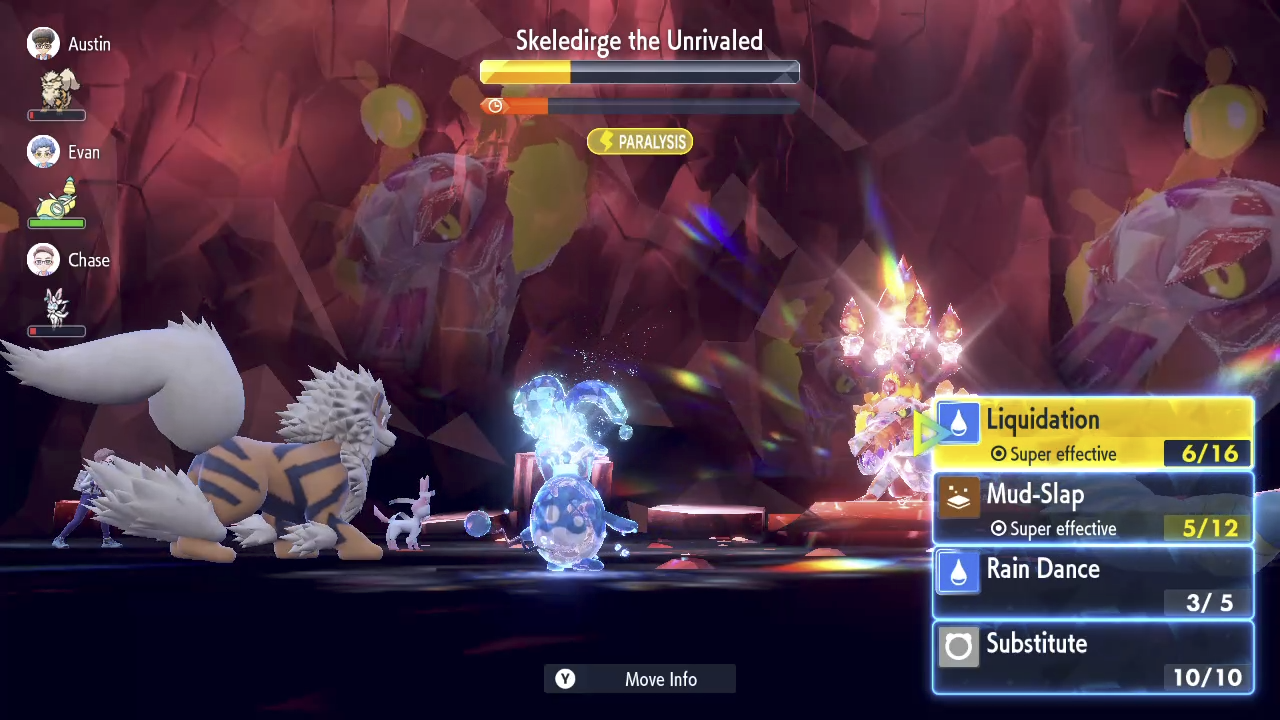The image size is (1280, 720).
Task: Click Chase's Sylveon party icon
Action: pos(56,305)
